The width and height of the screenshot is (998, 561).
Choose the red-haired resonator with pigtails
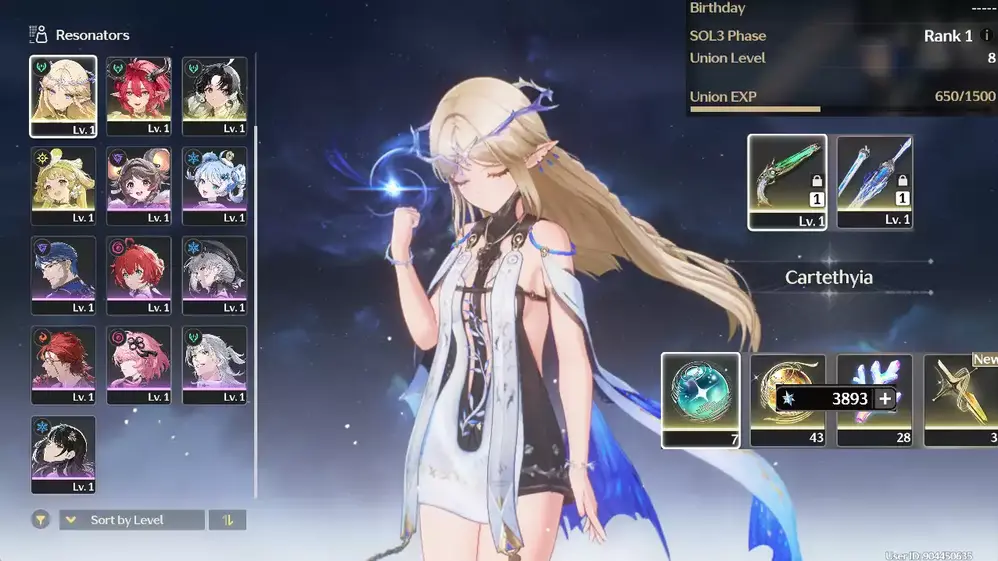(139, 95)
